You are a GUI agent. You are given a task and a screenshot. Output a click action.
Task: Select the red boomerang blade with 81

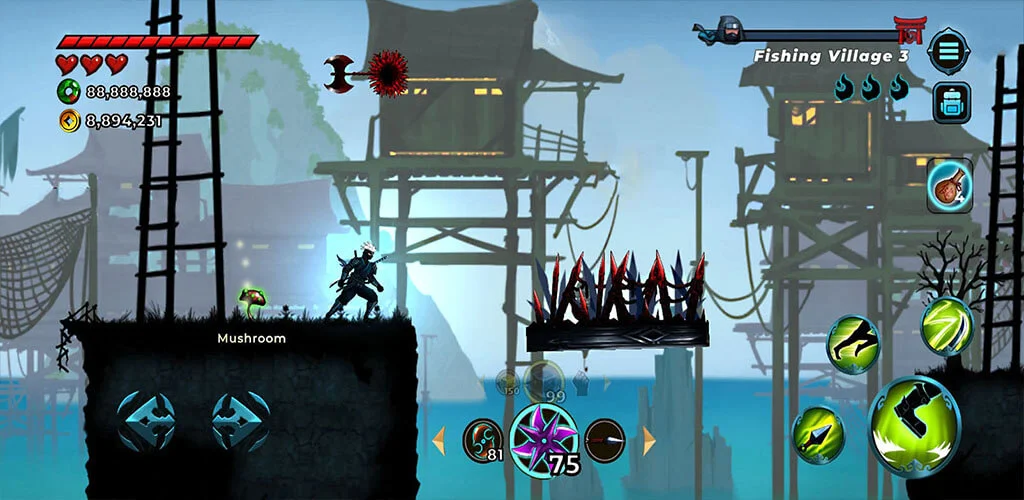[482, 439]
